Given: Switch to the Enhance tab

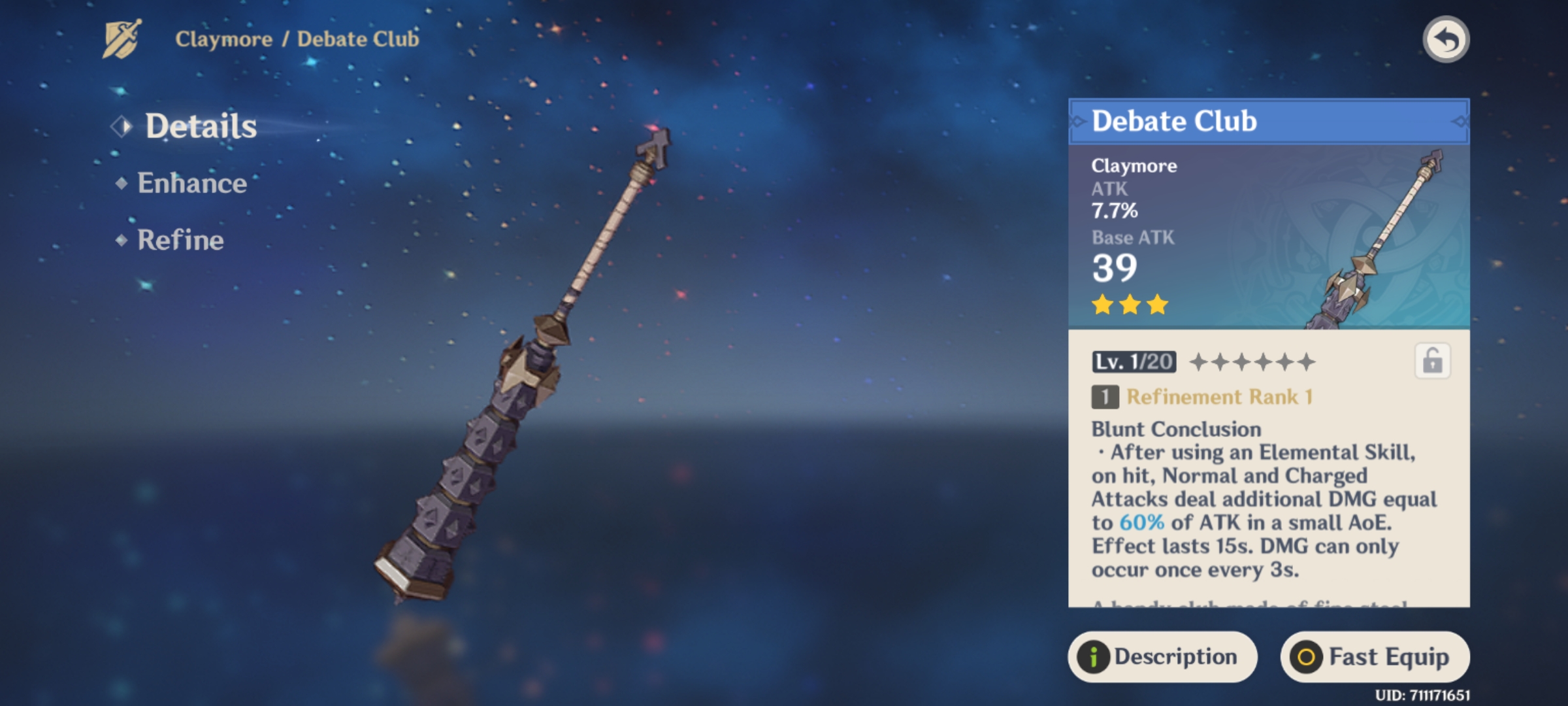Looking at the screenshot, I should 191,184.
